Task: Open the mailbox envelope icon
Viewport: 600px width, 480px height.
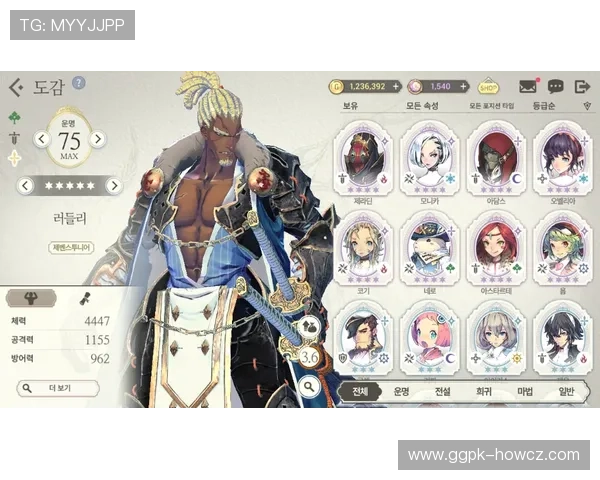Action: coord(528,87)
